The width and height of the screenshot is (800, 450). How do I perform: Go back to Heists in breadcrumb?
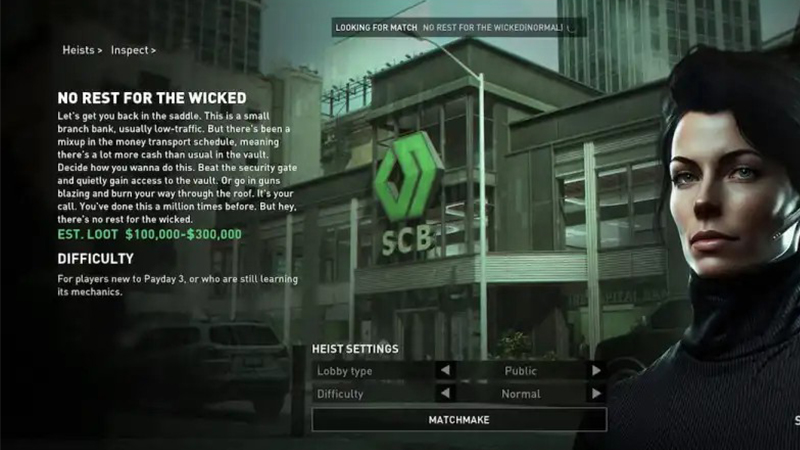(x=79, y=50)
